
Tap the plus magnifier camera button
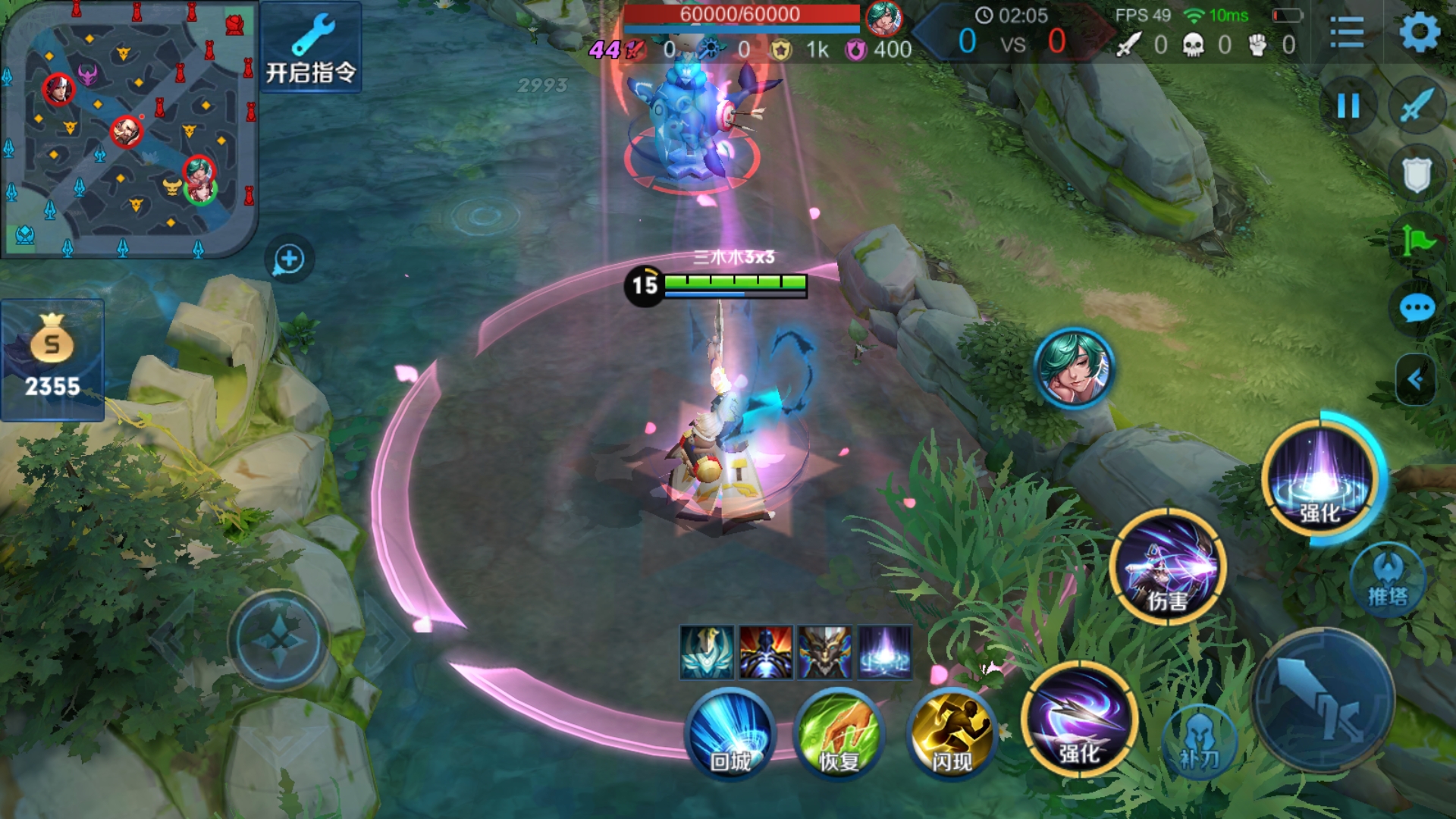tap(289, 260)
